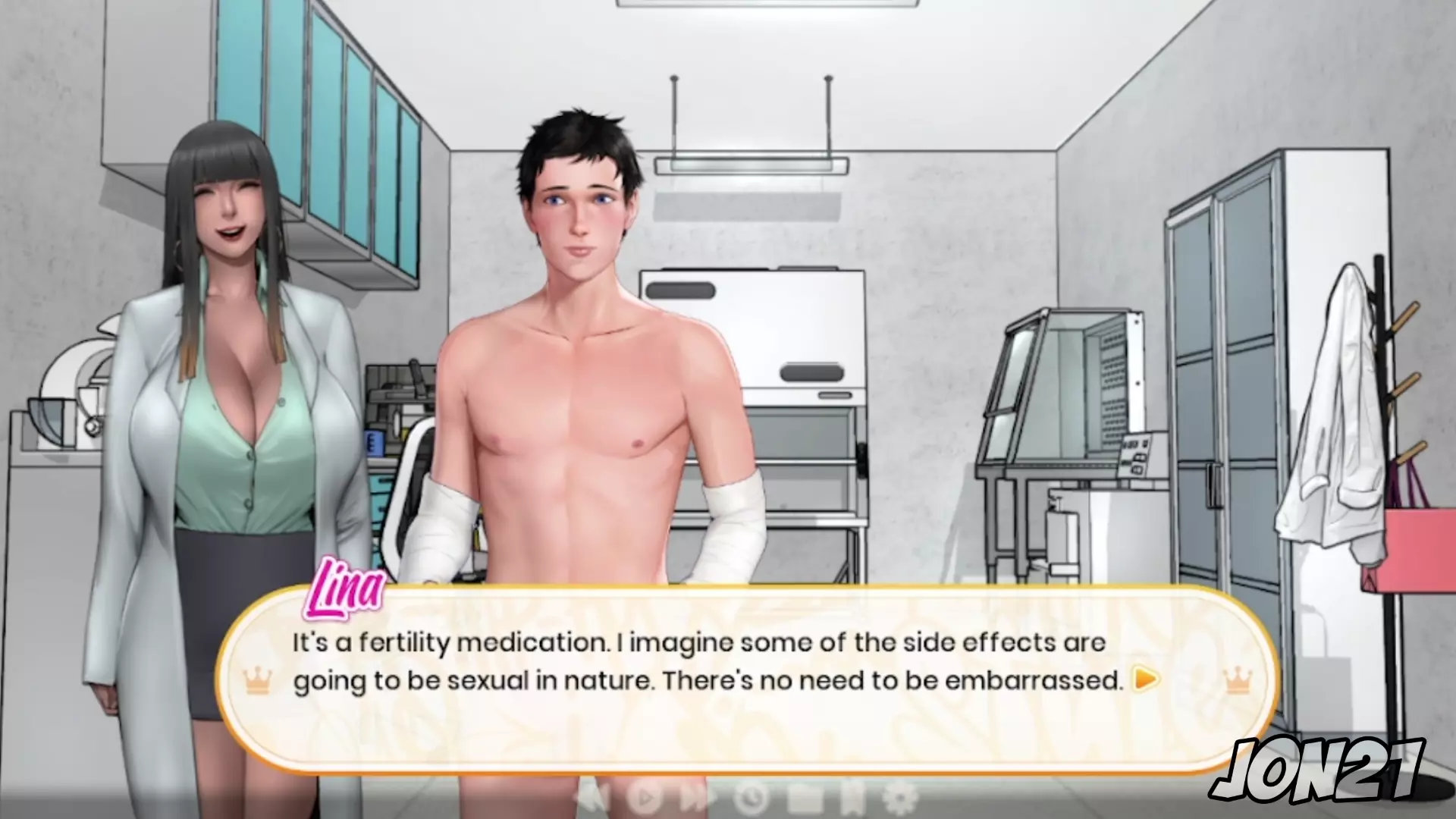Start auto-play with the circled play icon
Viewport: 1456px width, 819px height.
[645, 797]
